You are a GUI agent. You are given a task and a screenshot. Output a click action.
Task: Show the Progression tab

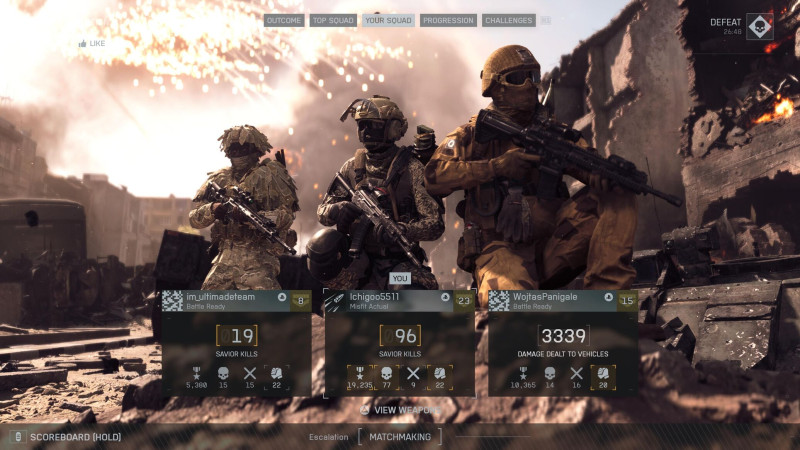(448, 20)
